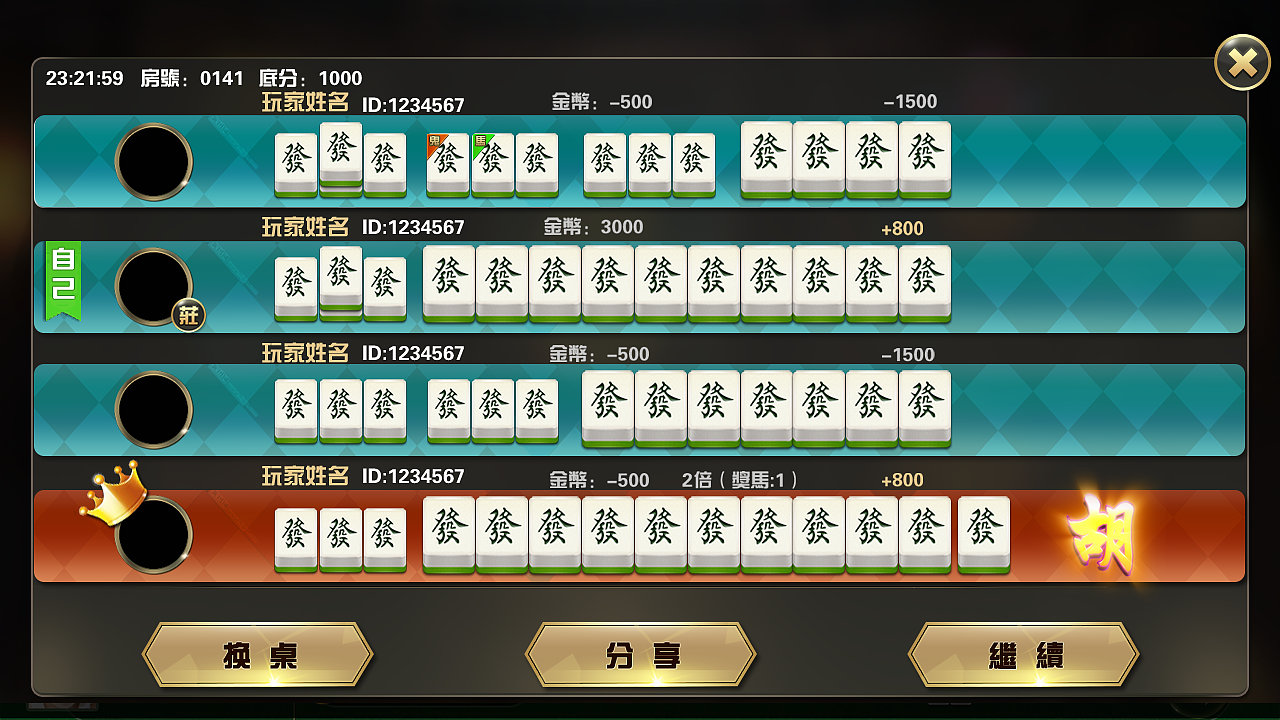1280x720 pixels.
Task: Click the golden 胡 win icon
Action: pos(1102,535)
